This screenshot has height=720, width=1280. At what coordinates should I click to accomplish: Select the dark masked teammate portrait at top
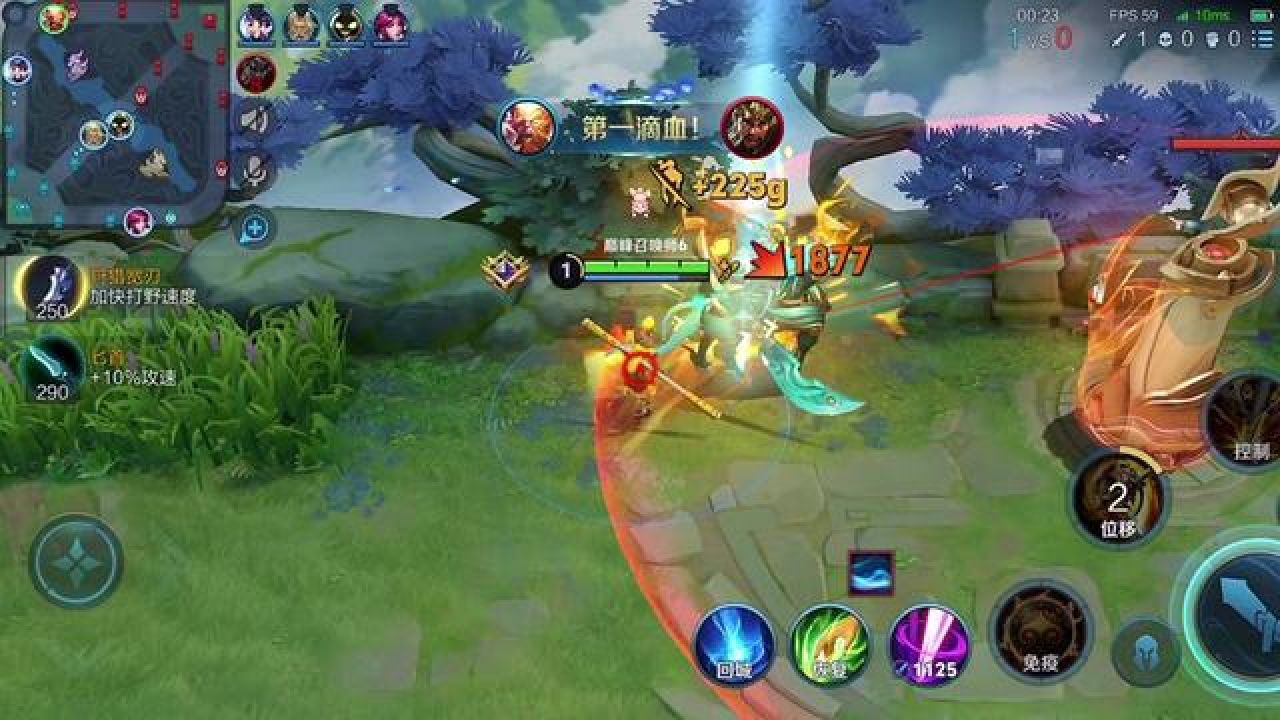point(346,25)
